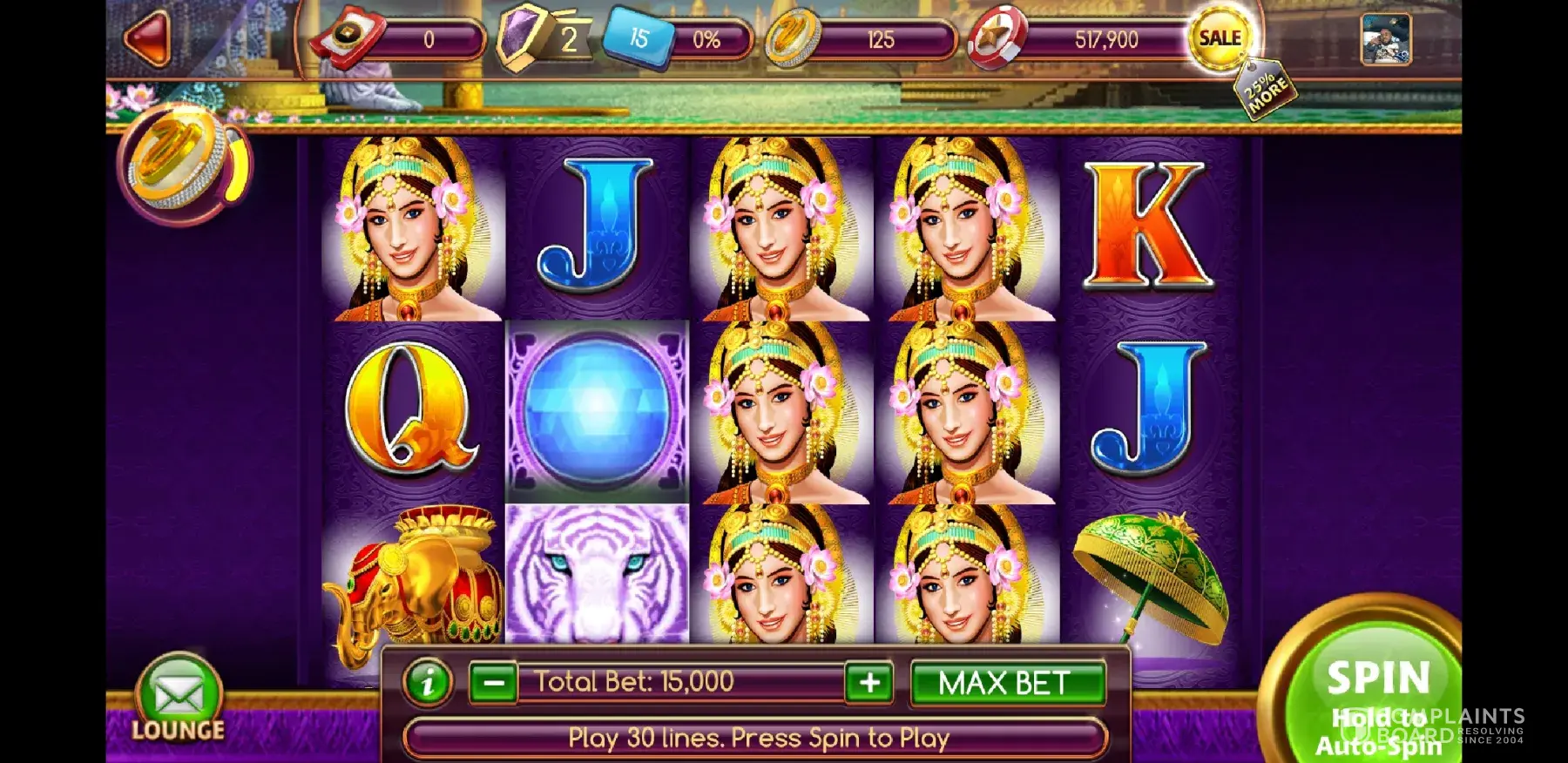Increase total bet with the plus button
The image size is (1568, 763).
(869, 683)
